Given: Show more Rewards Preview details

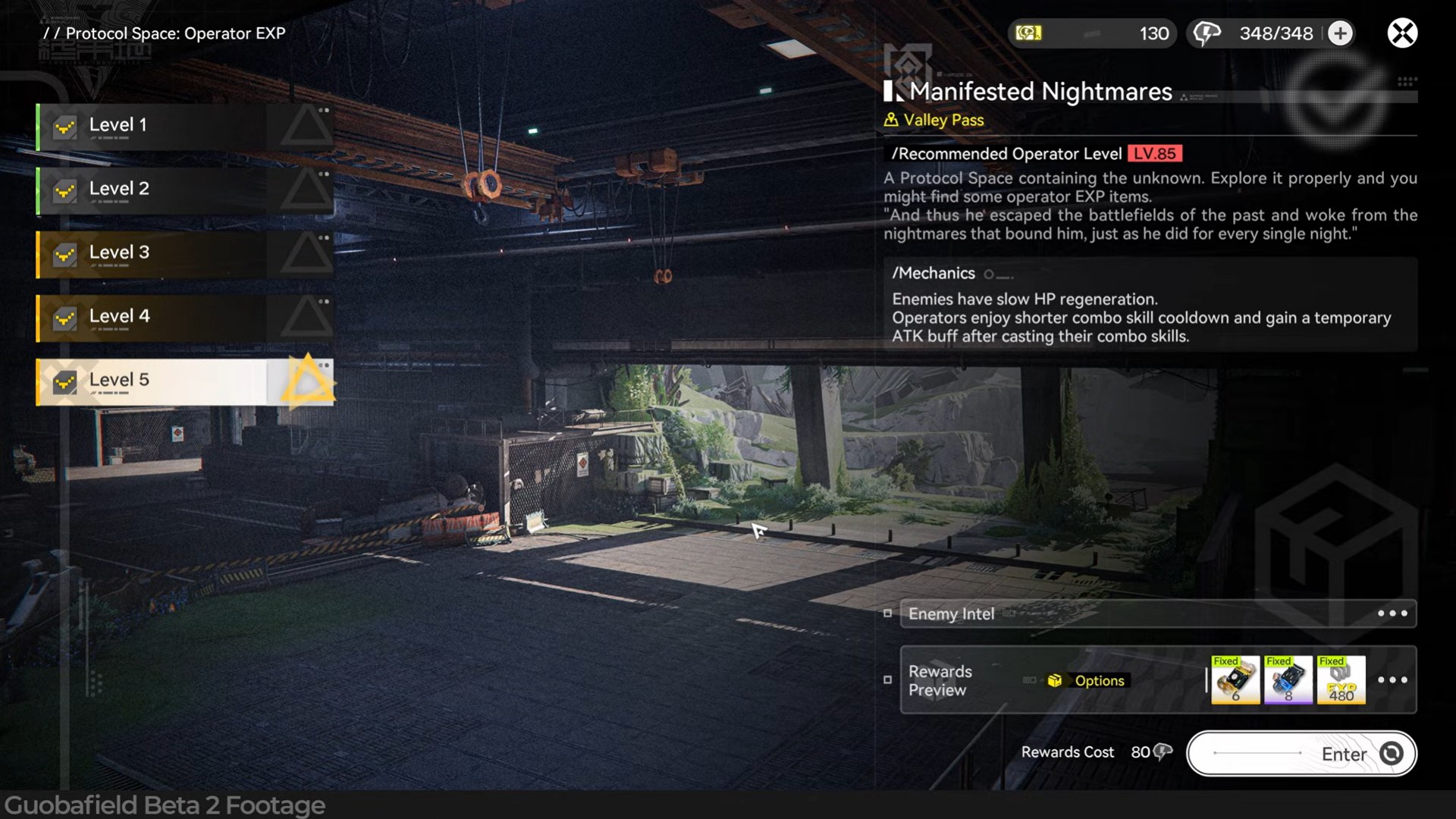Looking at the screenshot, I should coord(1392,680).
